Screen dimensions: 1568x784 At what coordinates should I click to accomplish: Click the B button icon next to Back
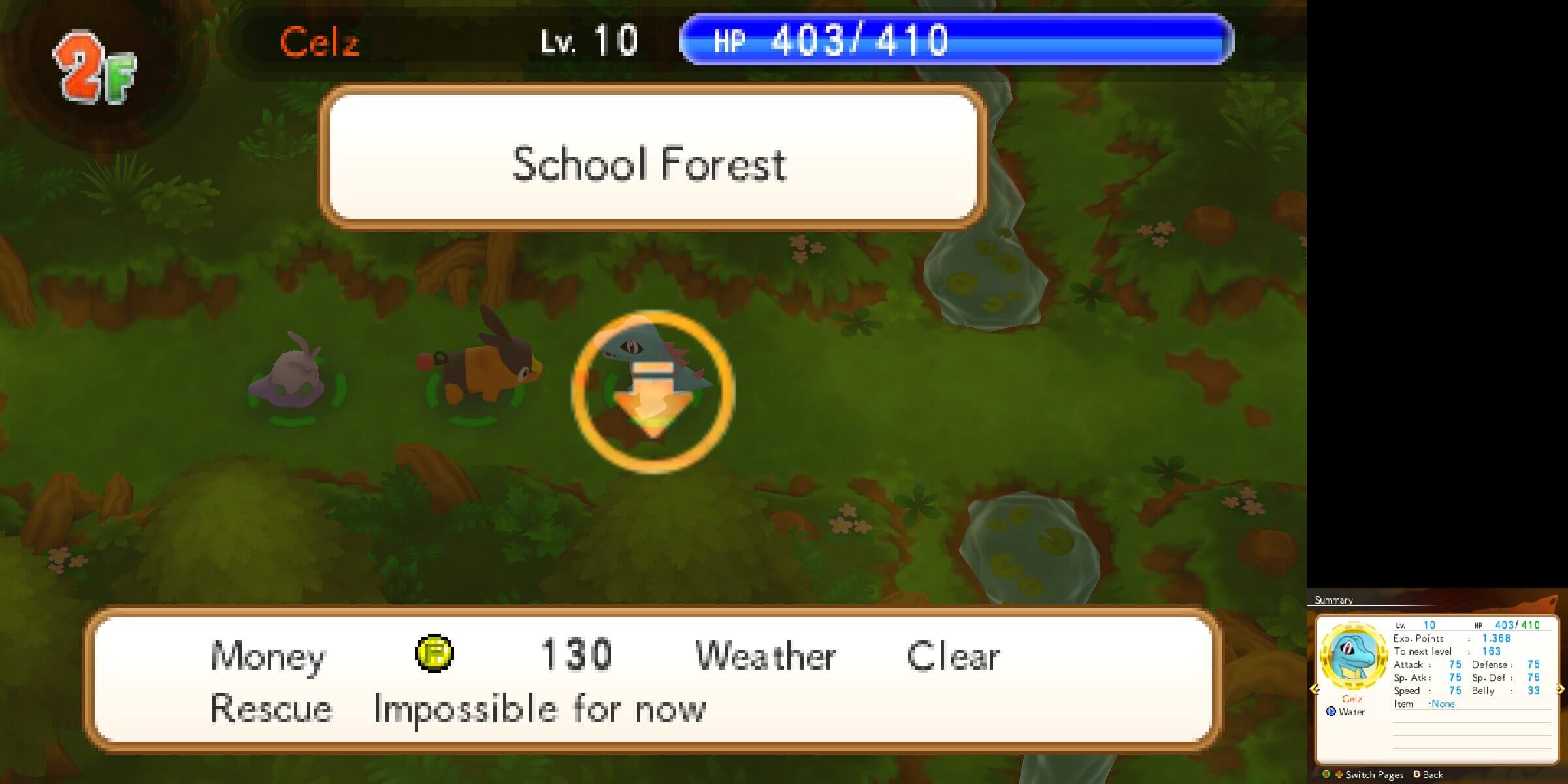1416,776
